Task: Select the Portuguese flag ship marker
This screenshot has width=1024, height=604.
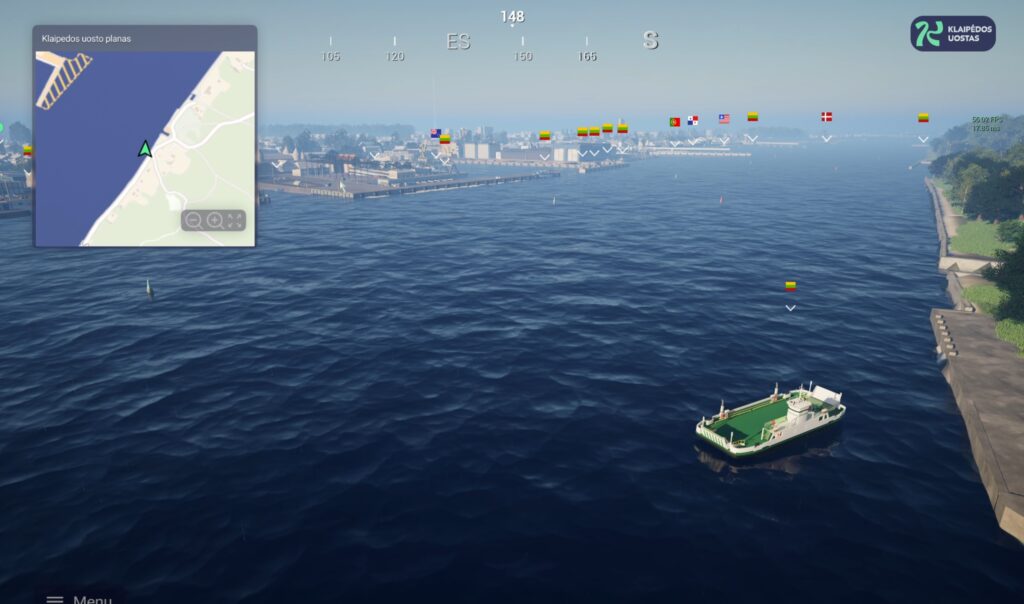Action: tap(675, 121)
